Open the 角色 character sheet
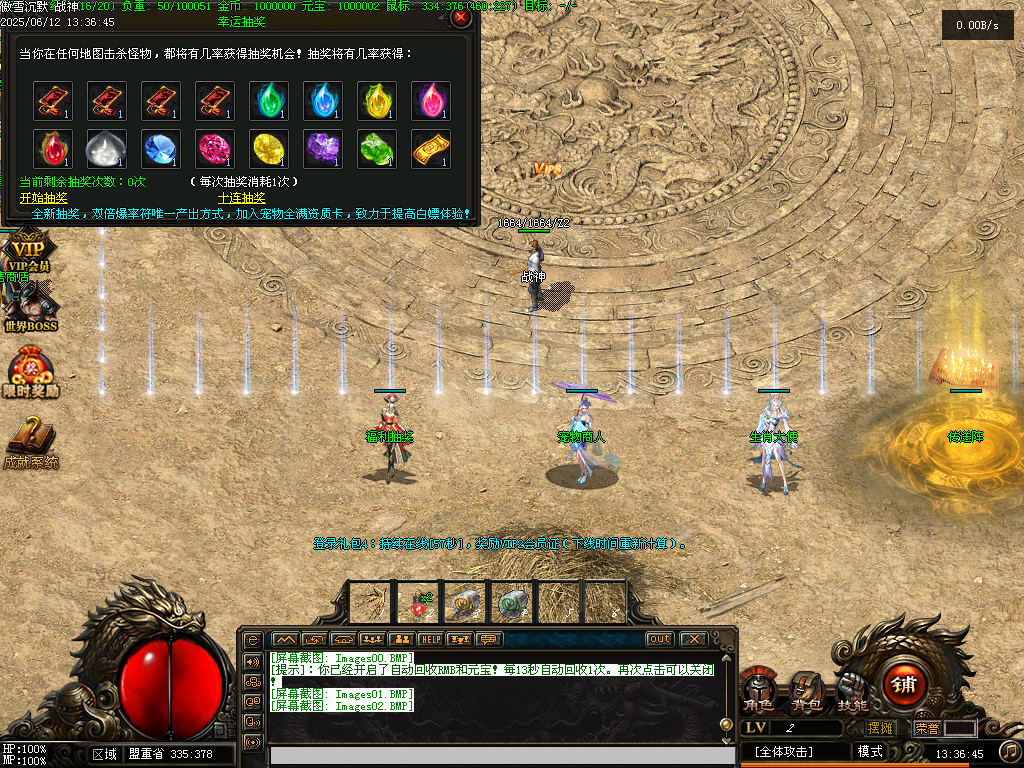 758,691
